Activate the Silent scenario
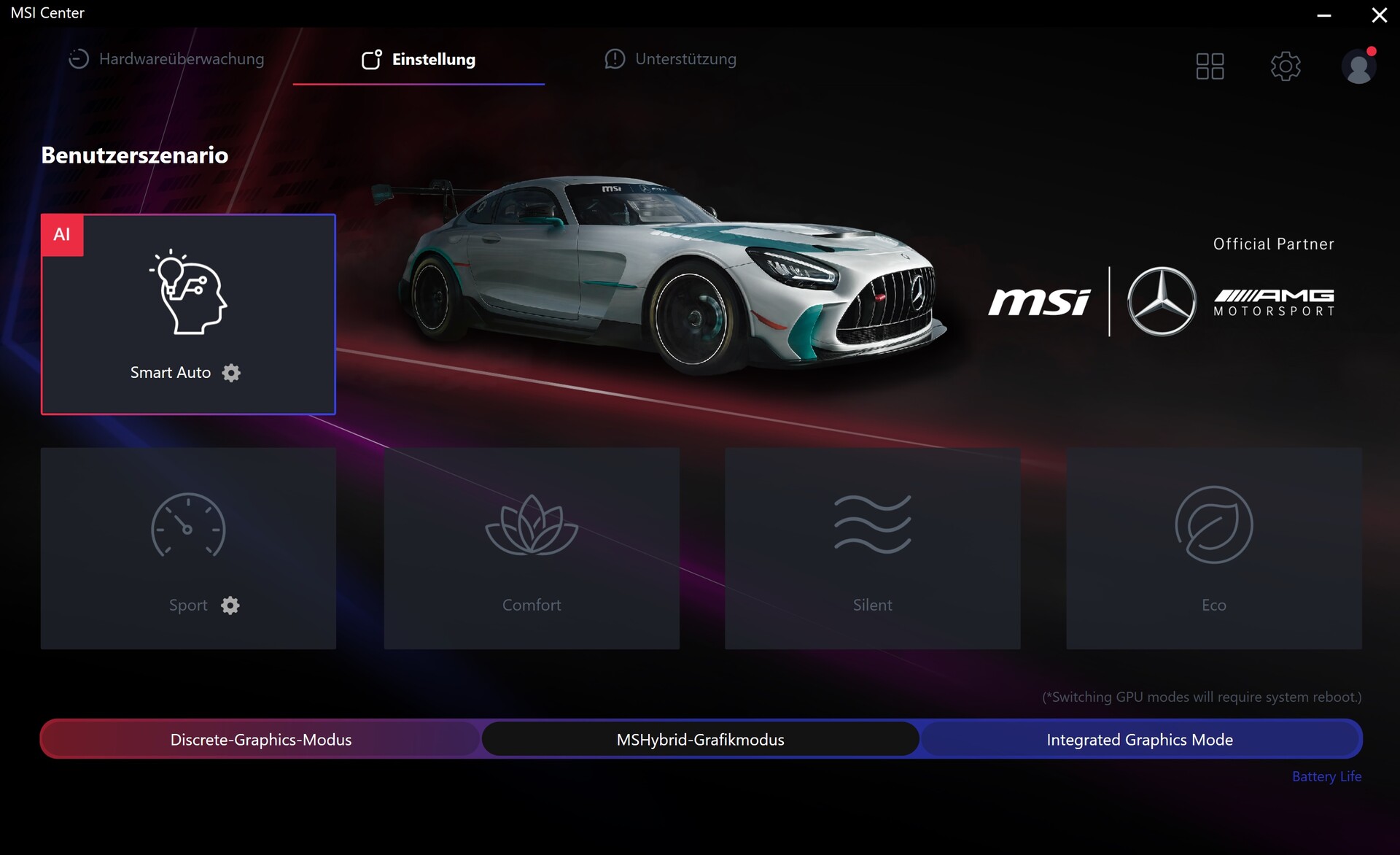Image resolution: width=1400 pixels, height=855 pixels. pos(872,548)
